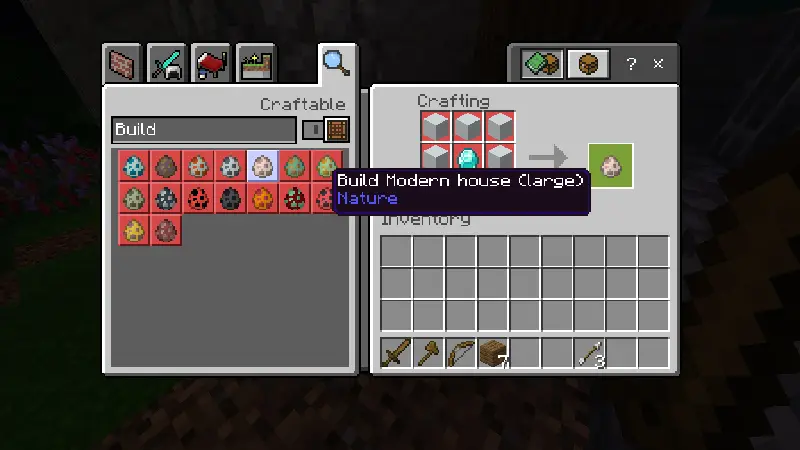
Task: Click the diamond in the crafting grid
Action: tap(467, 158)
